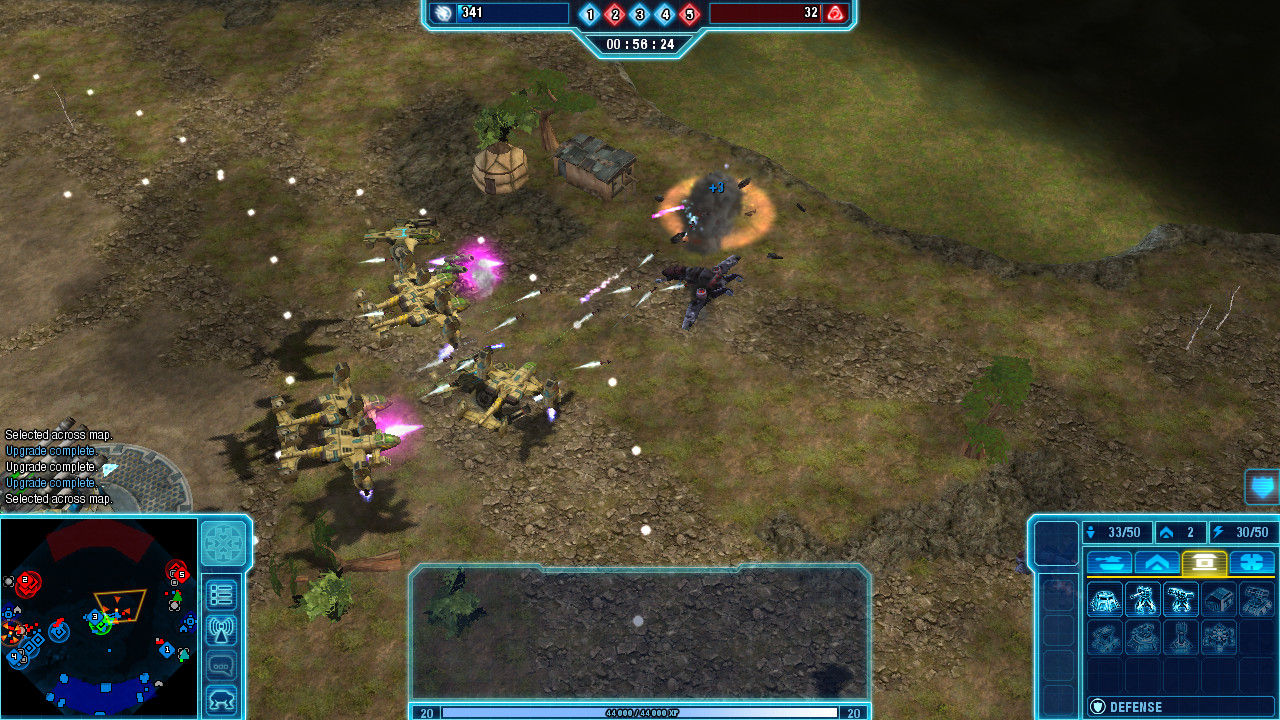Select control point 3 diamond
Viewport: 1280px width, 720px height.
(x=640, y=14)
